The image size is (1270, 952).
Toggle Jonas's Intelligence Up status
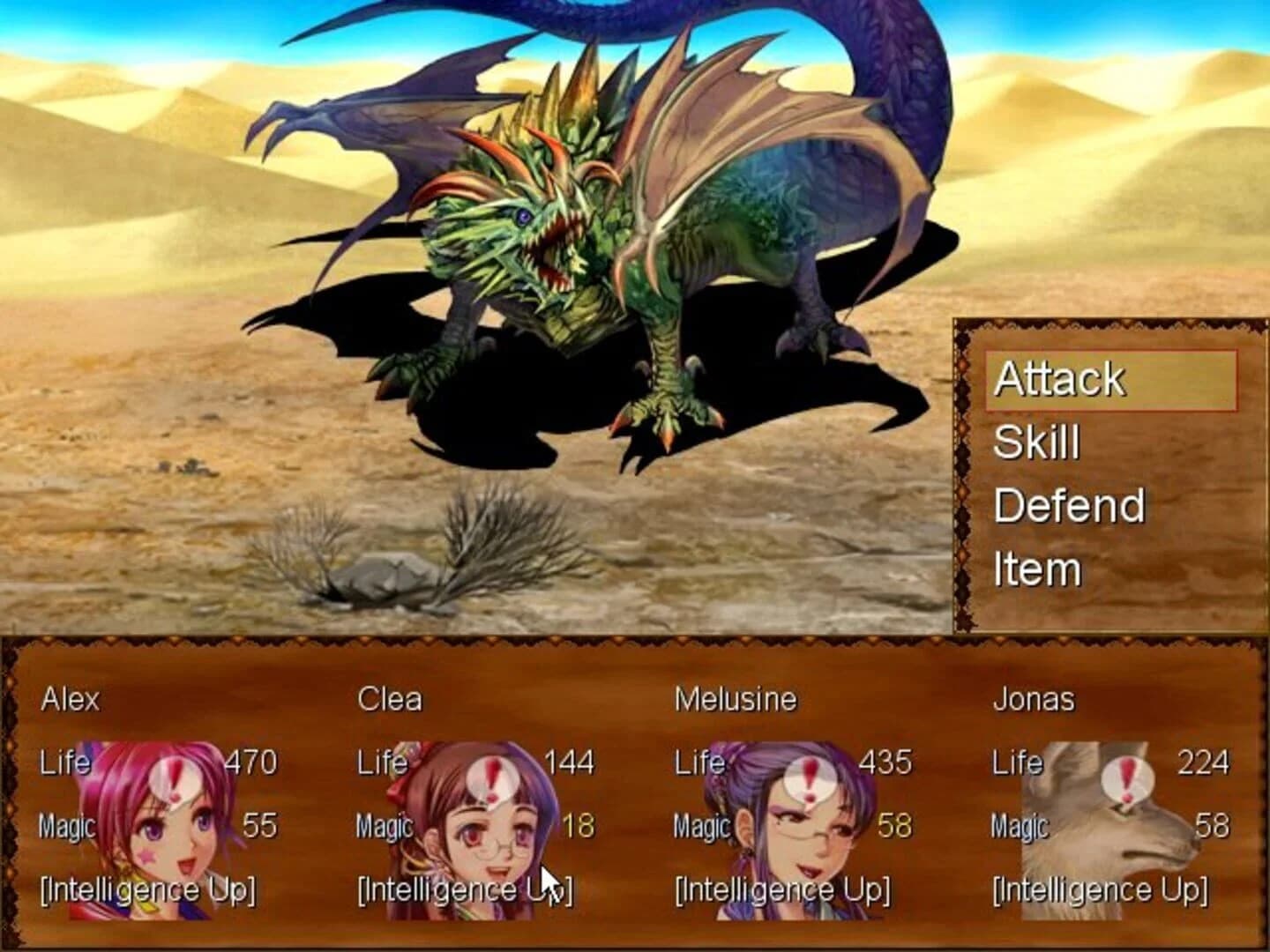pyautogui.click(x=1100, y=890)
